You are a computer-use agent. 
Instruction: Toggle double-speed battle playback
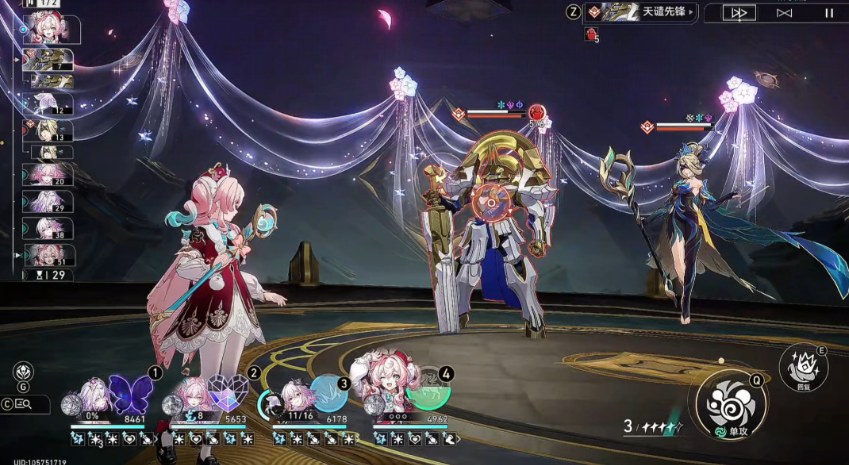[x=740, y=13]
